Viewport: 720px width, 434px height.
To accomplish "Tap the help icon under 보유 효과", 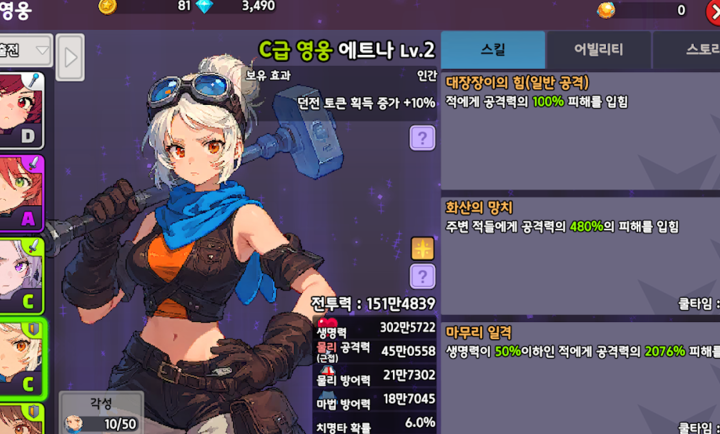I will tap(423, 137).
